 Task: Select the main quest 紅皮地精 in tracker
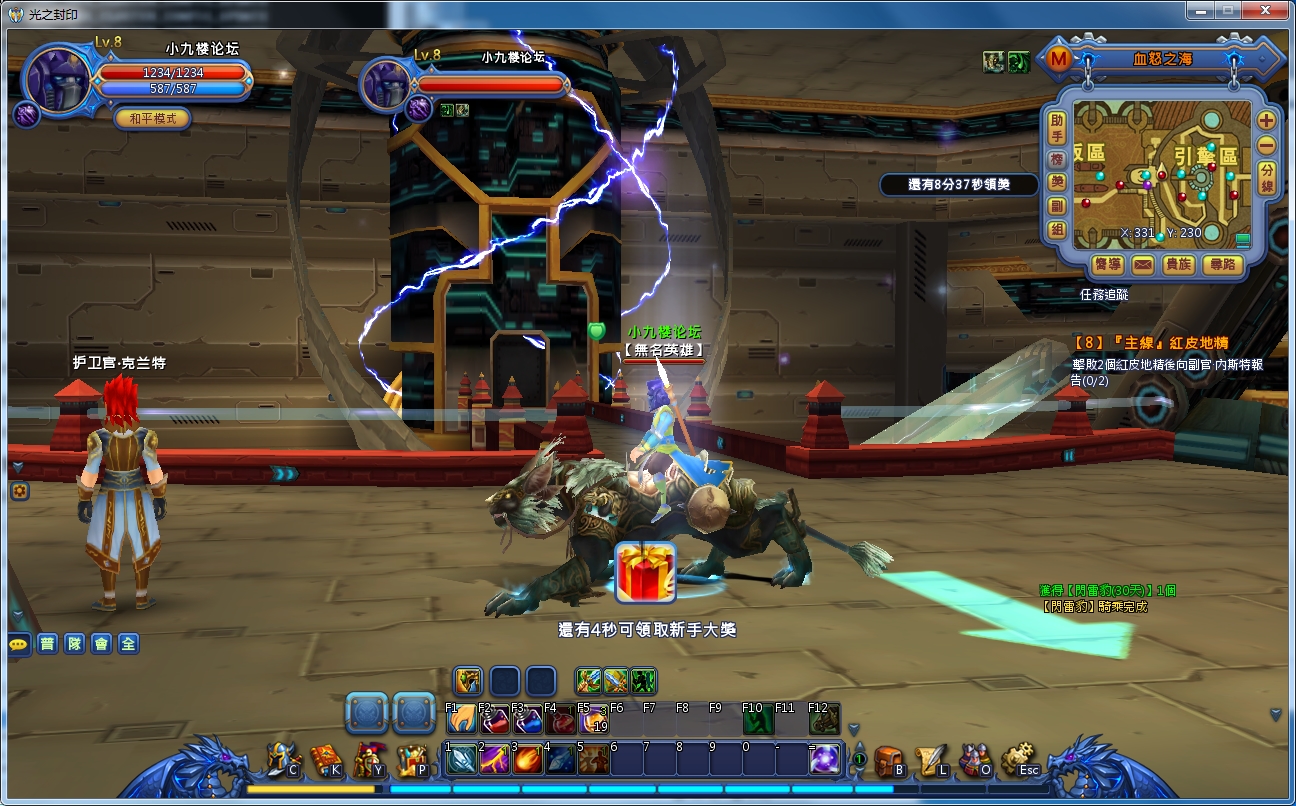click(1149, 343)
